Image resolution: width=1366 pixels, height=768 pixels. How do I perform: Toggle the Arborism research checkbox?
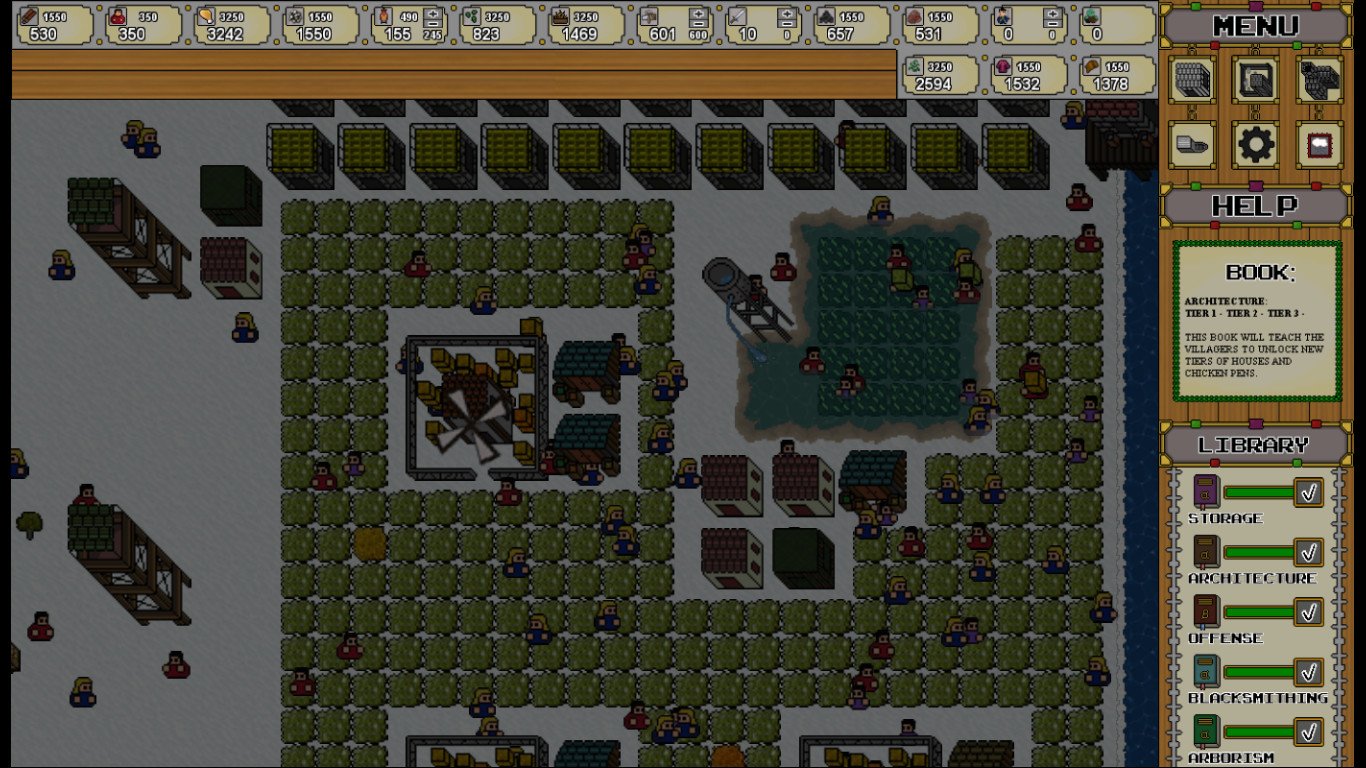tap(1308, 732)
